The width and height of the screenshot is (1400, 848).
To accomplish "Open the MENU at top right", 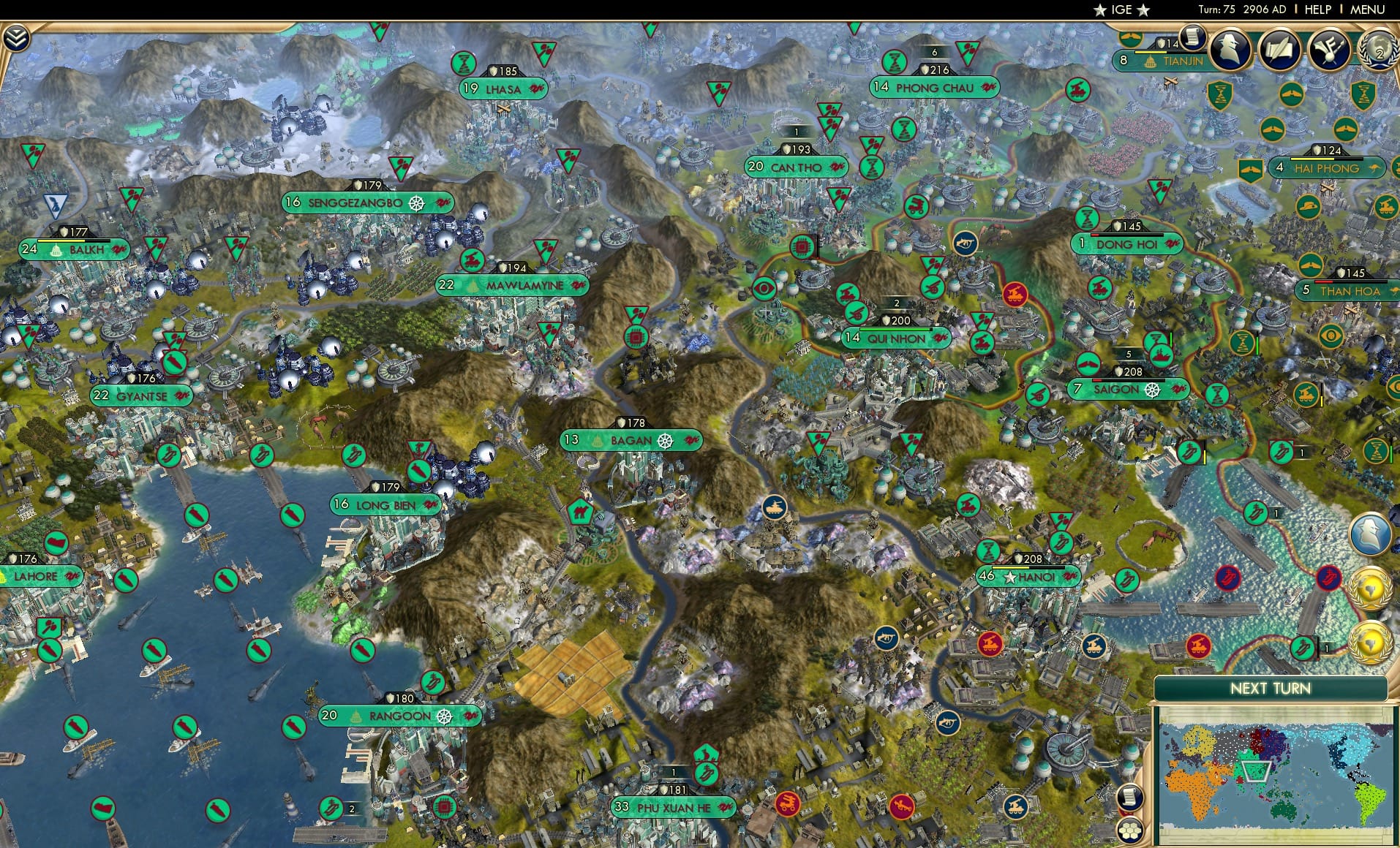I will [1373, 10].
